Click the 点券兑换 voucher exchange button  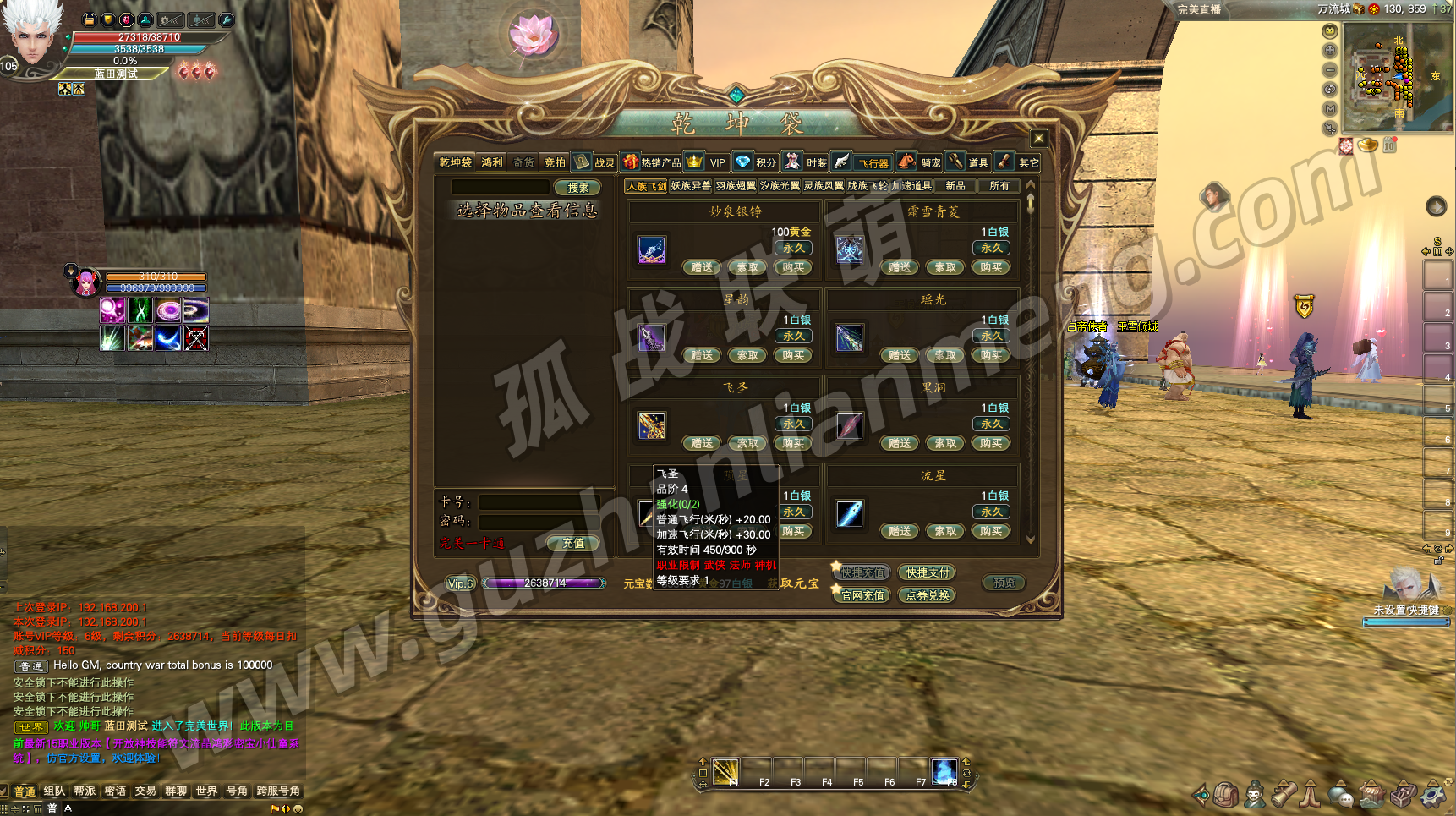[x=928, y=595]
